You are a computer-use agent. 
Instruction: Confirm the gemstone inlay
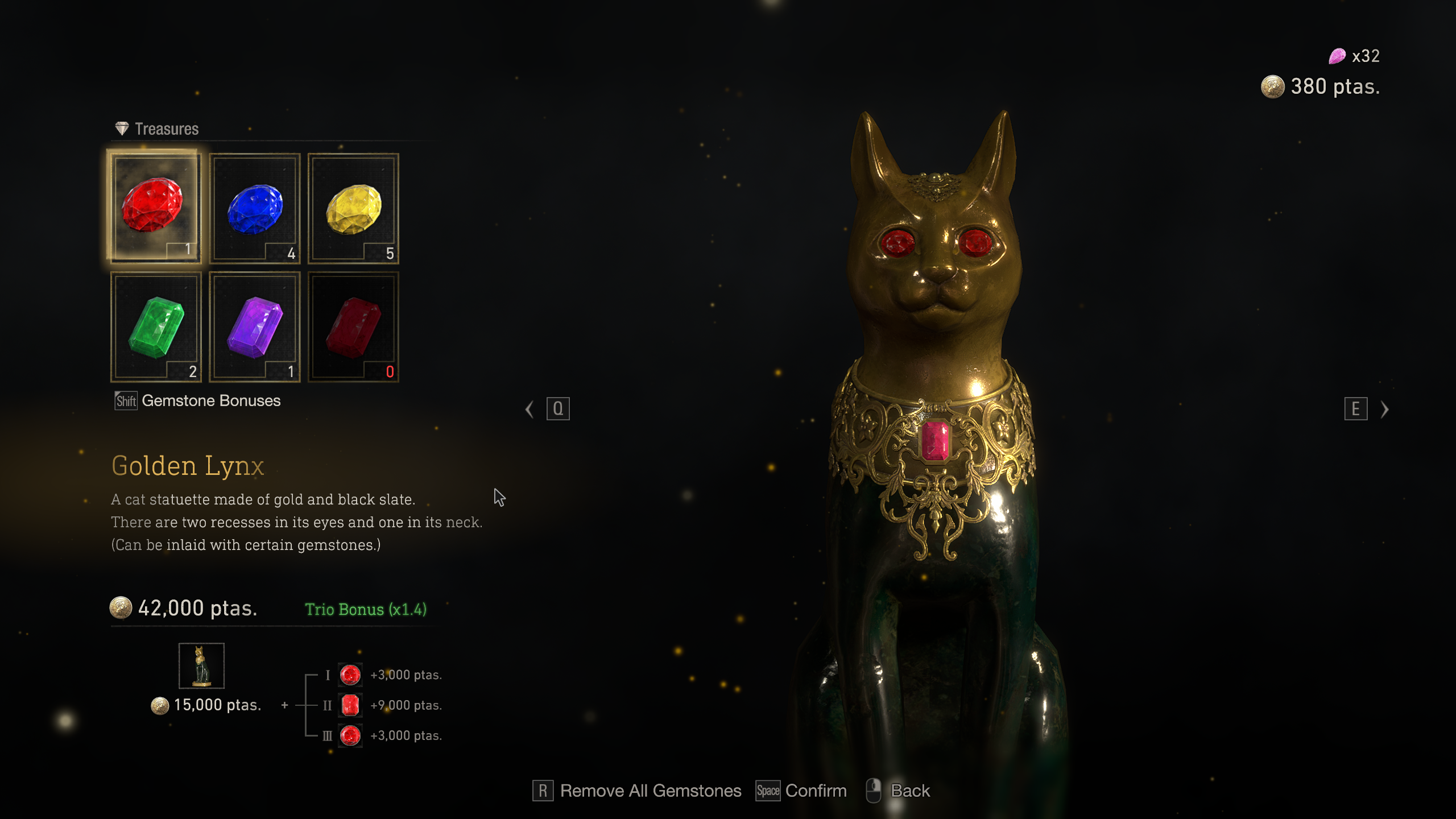tap(801, 791)
